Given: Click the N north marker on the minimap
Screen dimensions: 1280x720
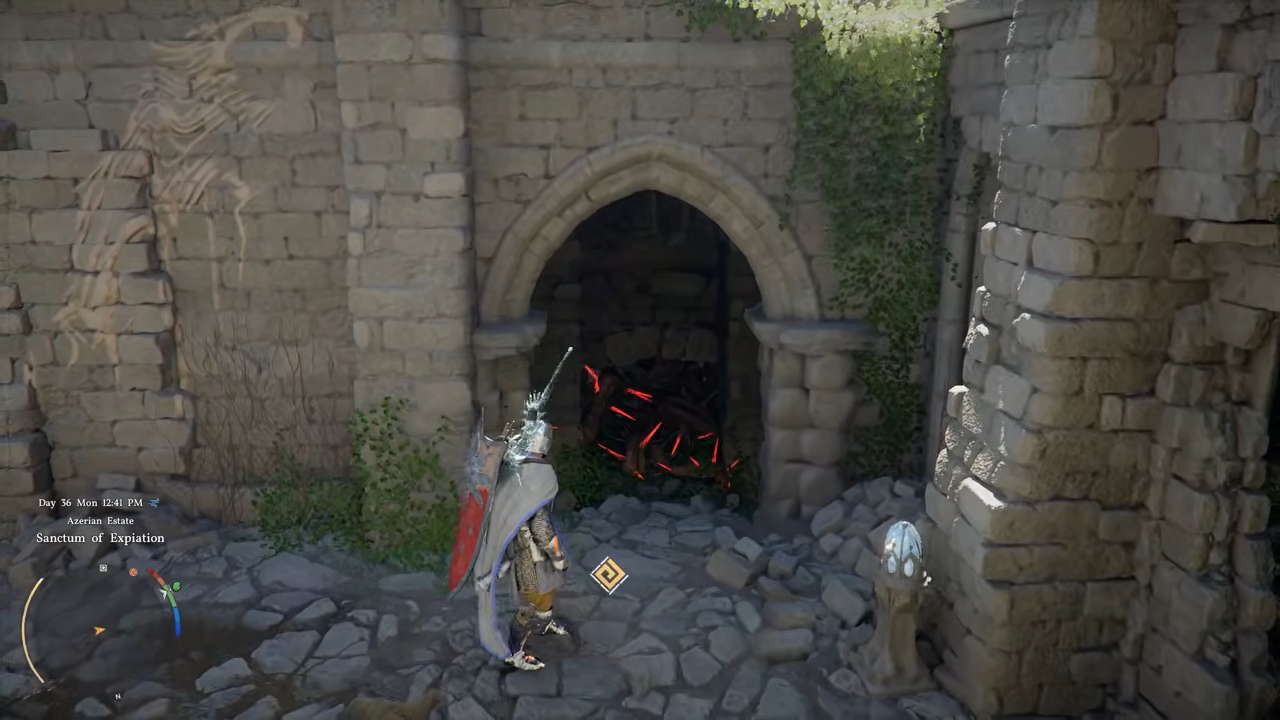Looking at the screenshot, I should click(x=117, y=696).
